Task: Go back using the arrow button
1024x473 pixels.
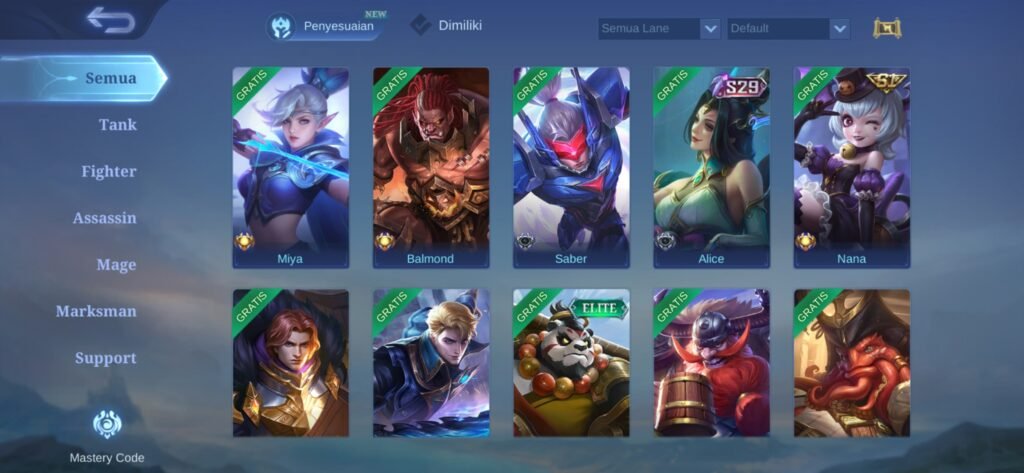Action: point(110,20)
